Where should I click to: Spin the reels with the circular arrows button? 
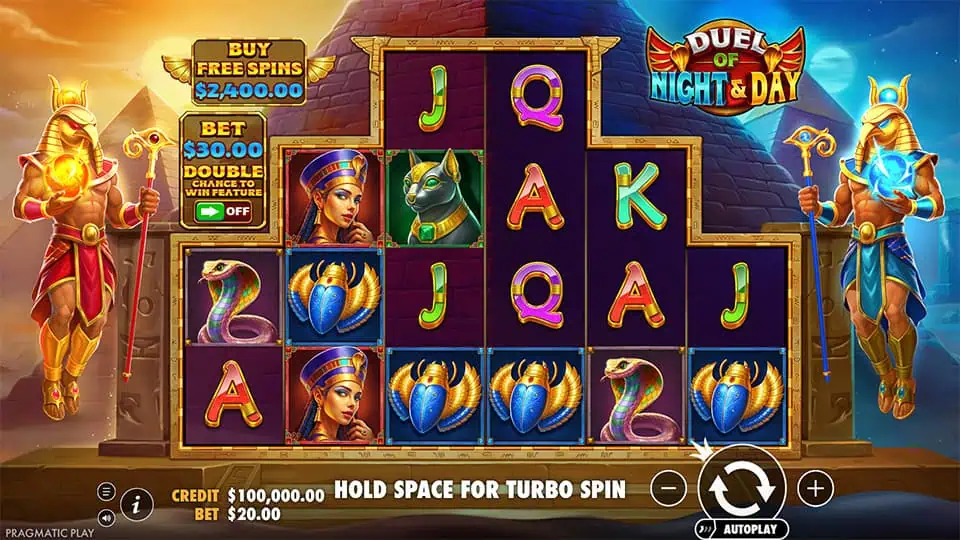[742, 488]
